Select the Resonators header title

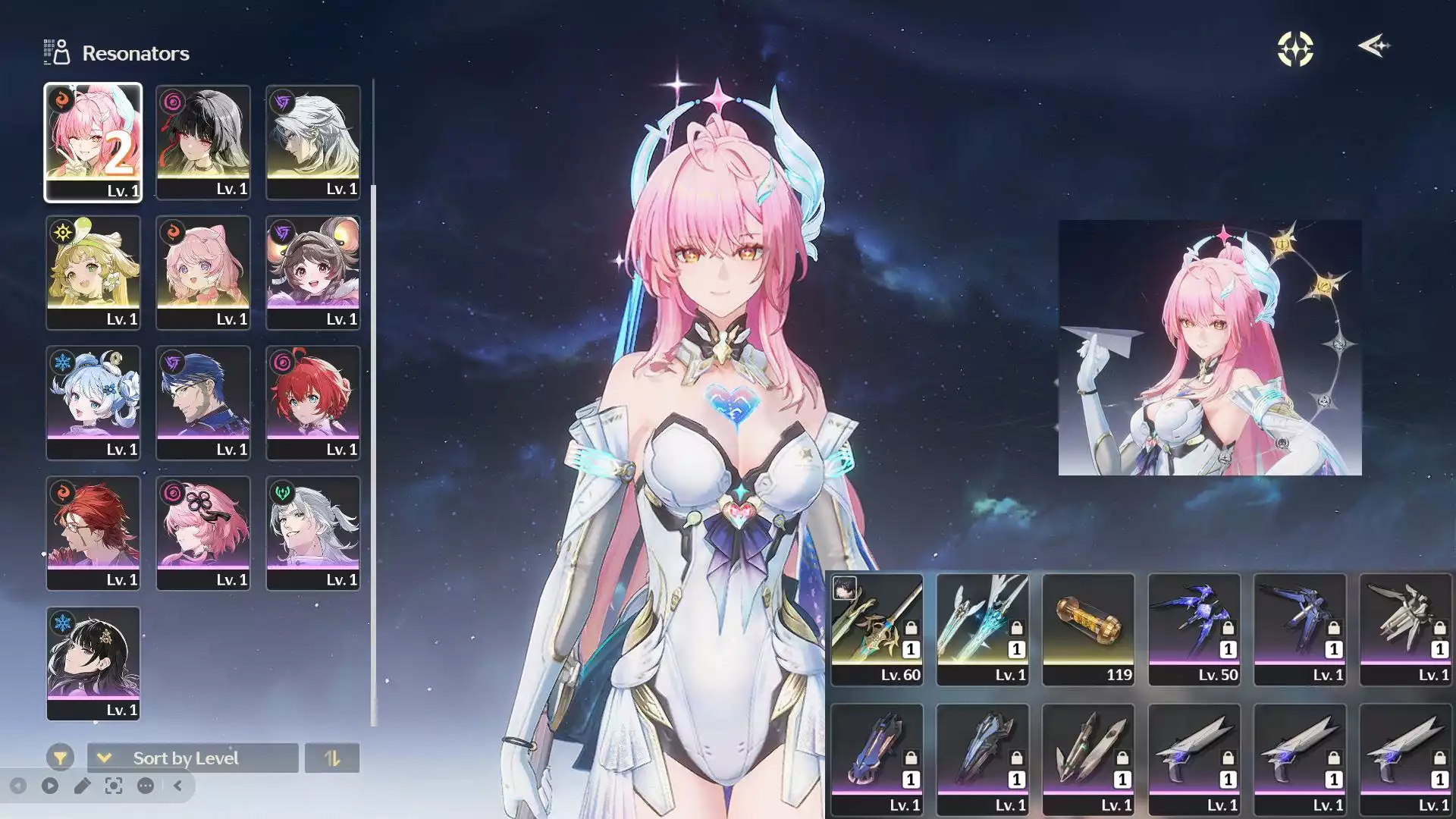[135, 53]
